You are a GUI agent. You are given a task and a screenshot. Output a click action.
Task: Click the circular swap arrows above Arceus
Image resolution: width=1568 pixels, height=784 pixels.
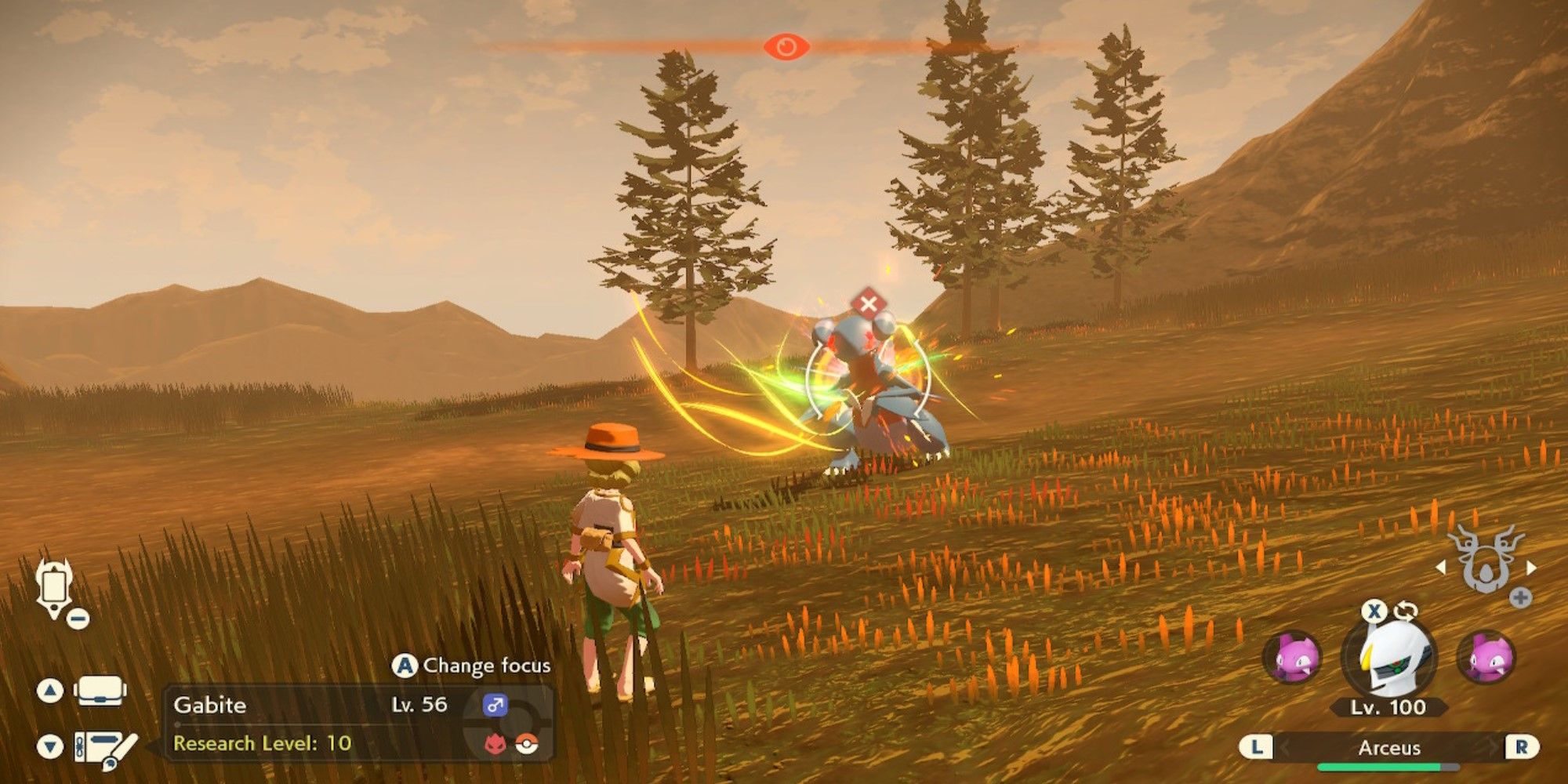click(x=1406, y=611)
